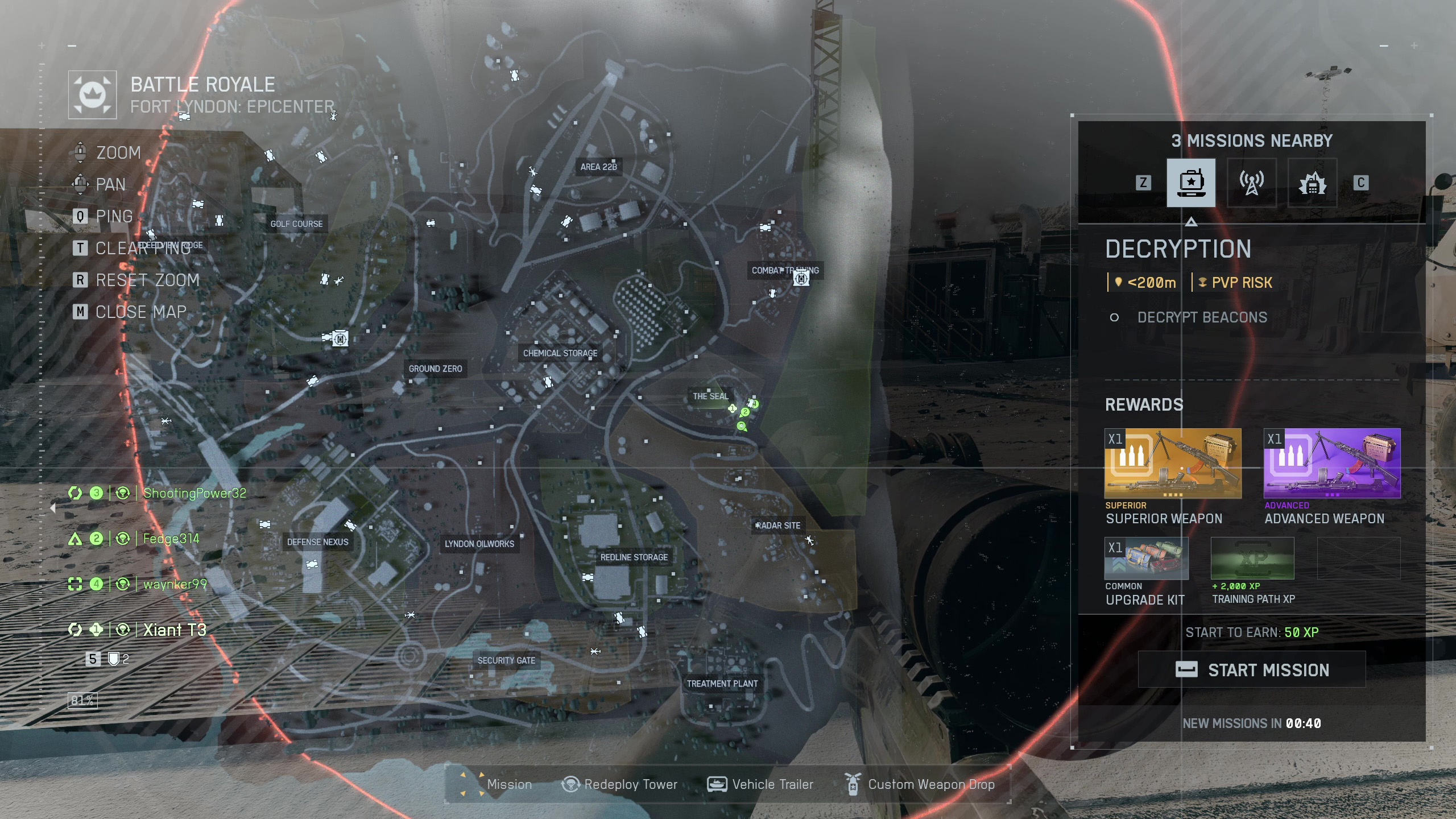The width and height of the screenshot is (1456, 819).
Task: Select squadmate ShootingPower32 in squad list
Action: [x=195, y=493]
